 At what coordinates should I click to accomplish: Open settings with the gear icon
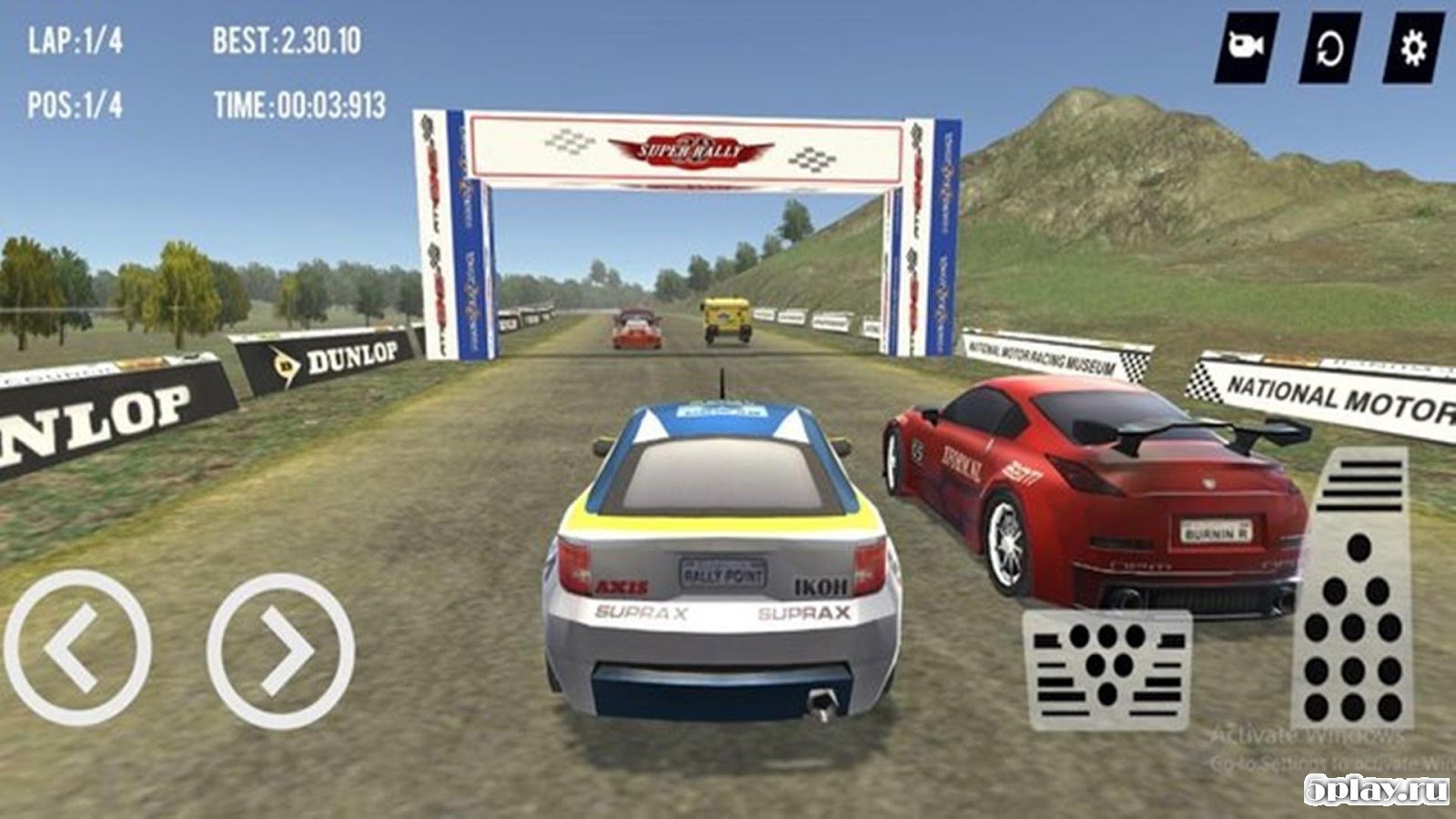click(x=1412, y=46)
